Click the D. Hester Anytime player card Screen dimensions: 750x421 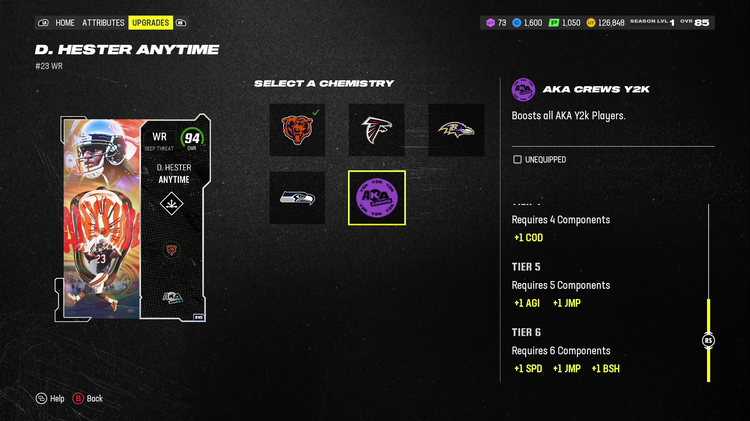tap(137, 219)
